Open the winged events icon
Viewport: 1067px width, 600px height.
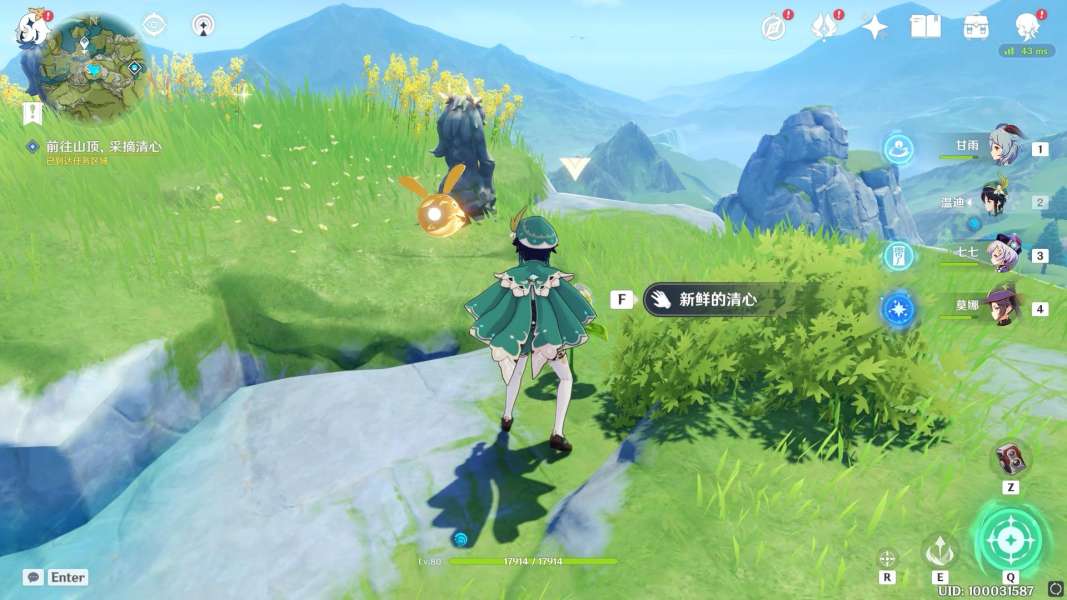(825, 27)
